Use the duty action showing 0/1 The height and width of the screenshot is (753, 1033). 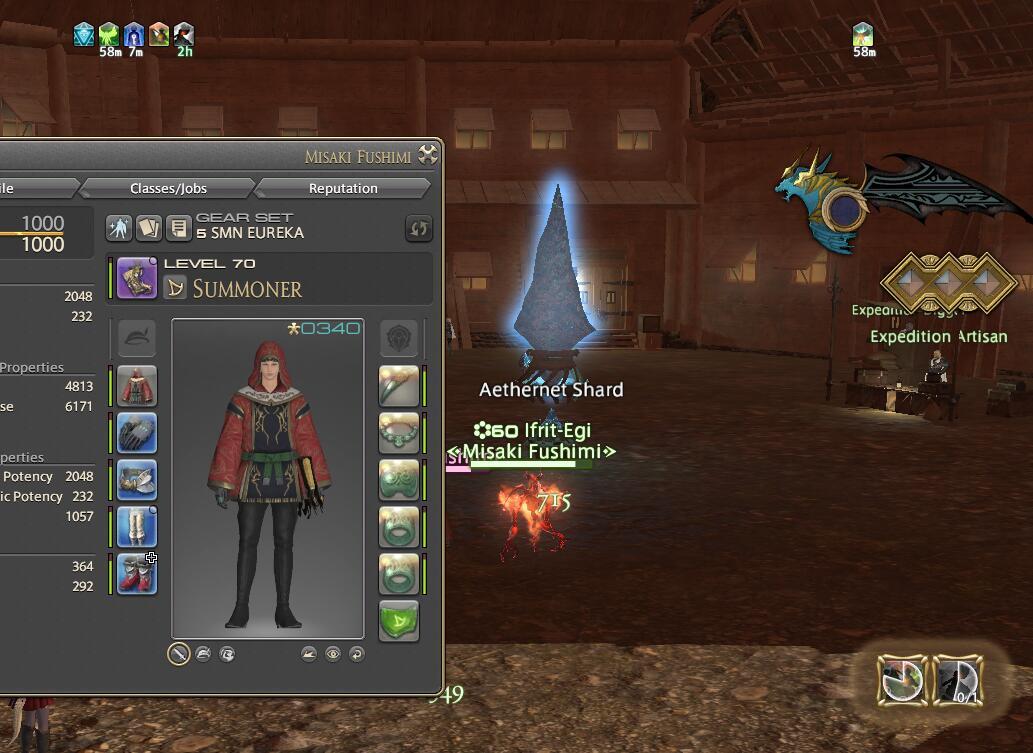pos(957,680)
